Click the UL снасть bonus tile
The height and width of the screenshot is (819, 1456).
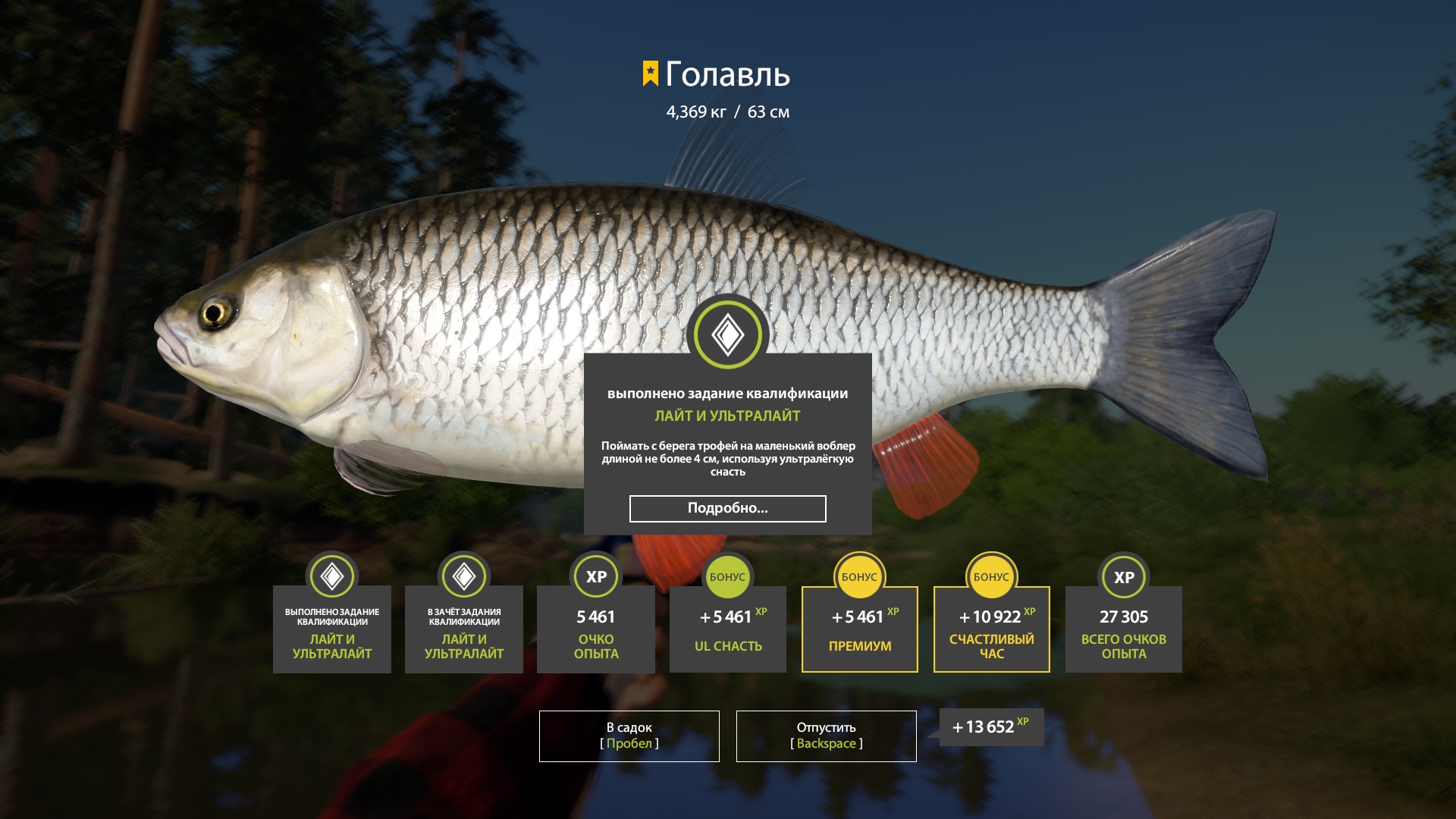click(727, 629)
